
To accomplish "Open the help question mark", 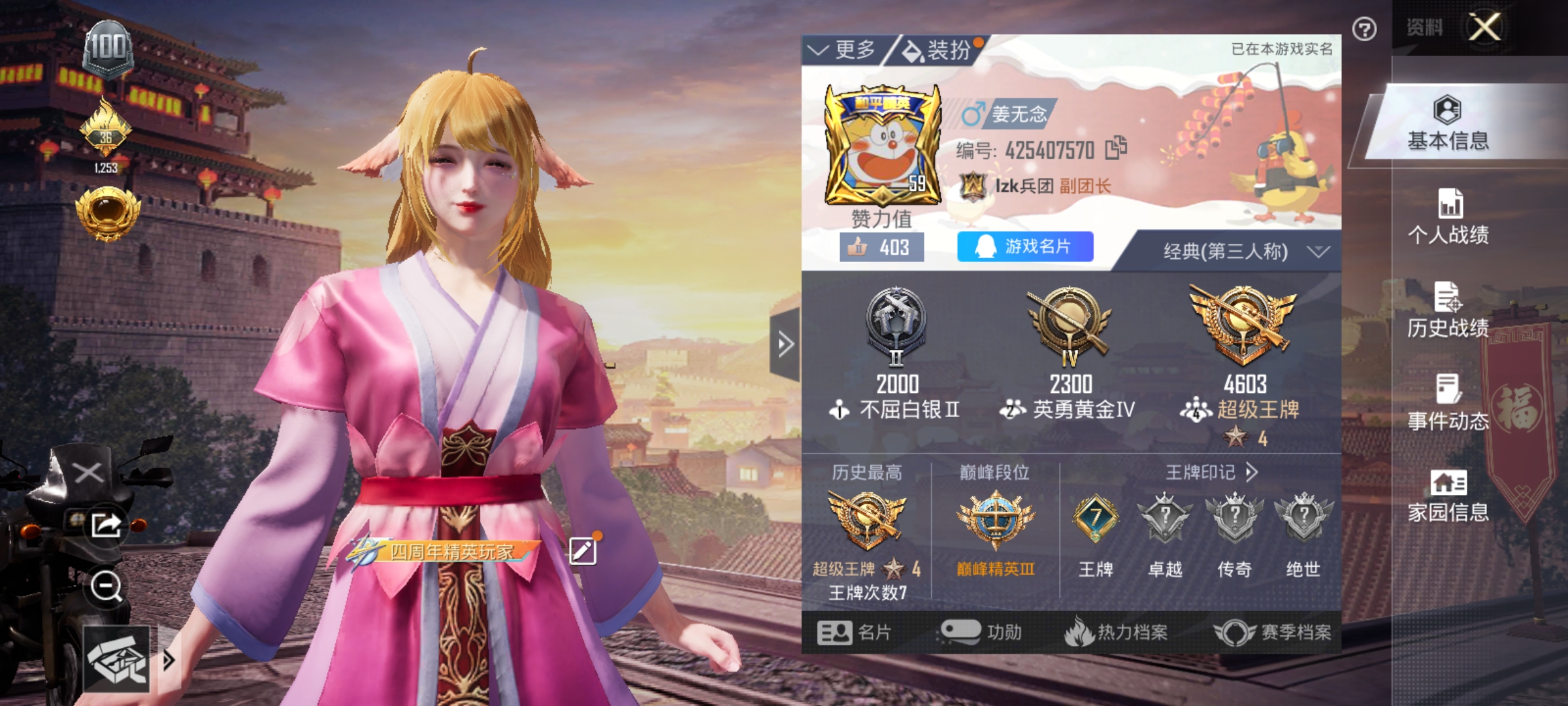I will click(x=1364, y=29).
